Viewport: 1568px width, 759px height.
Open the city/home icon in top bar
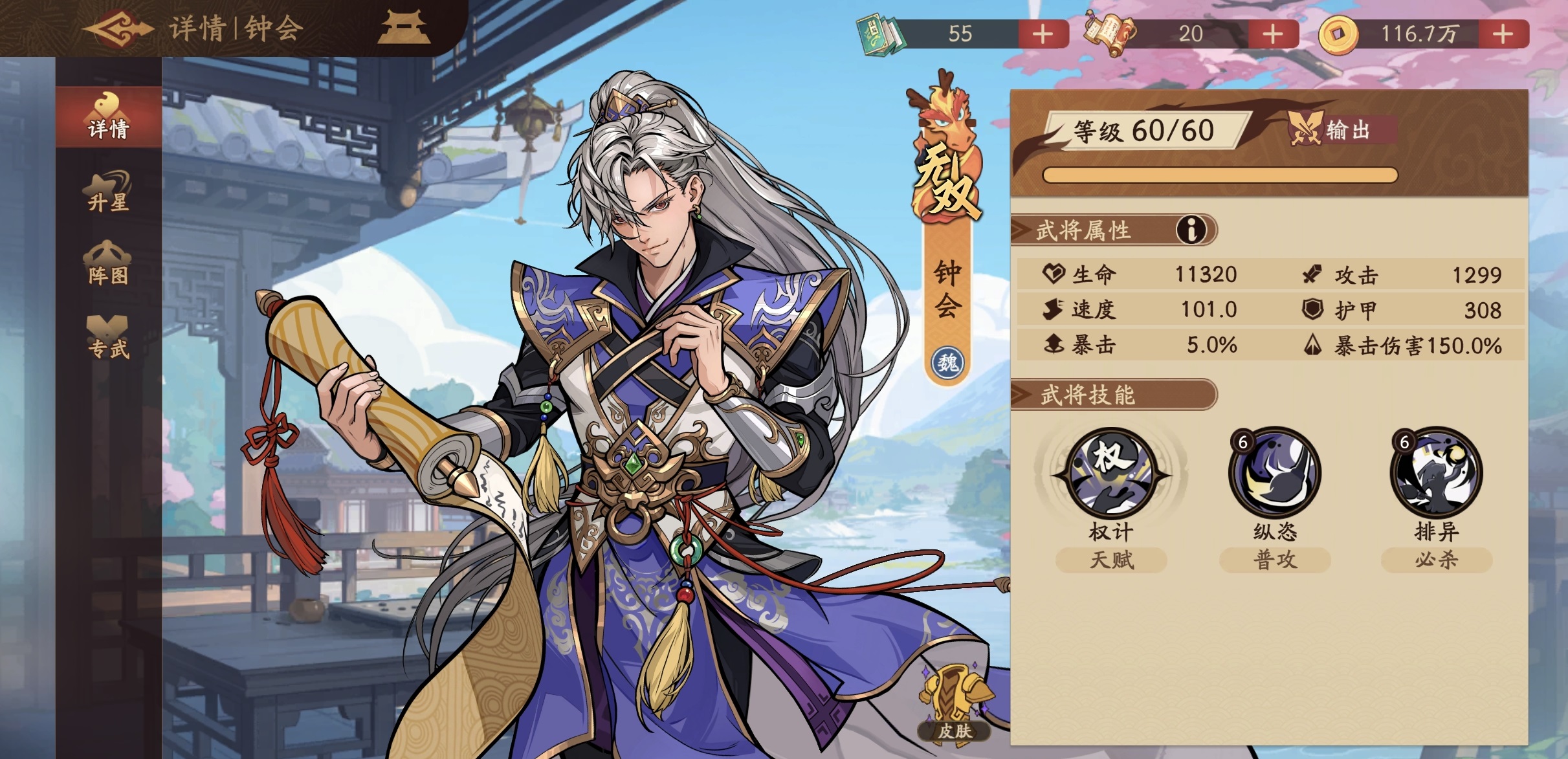(x=410, y=27)
